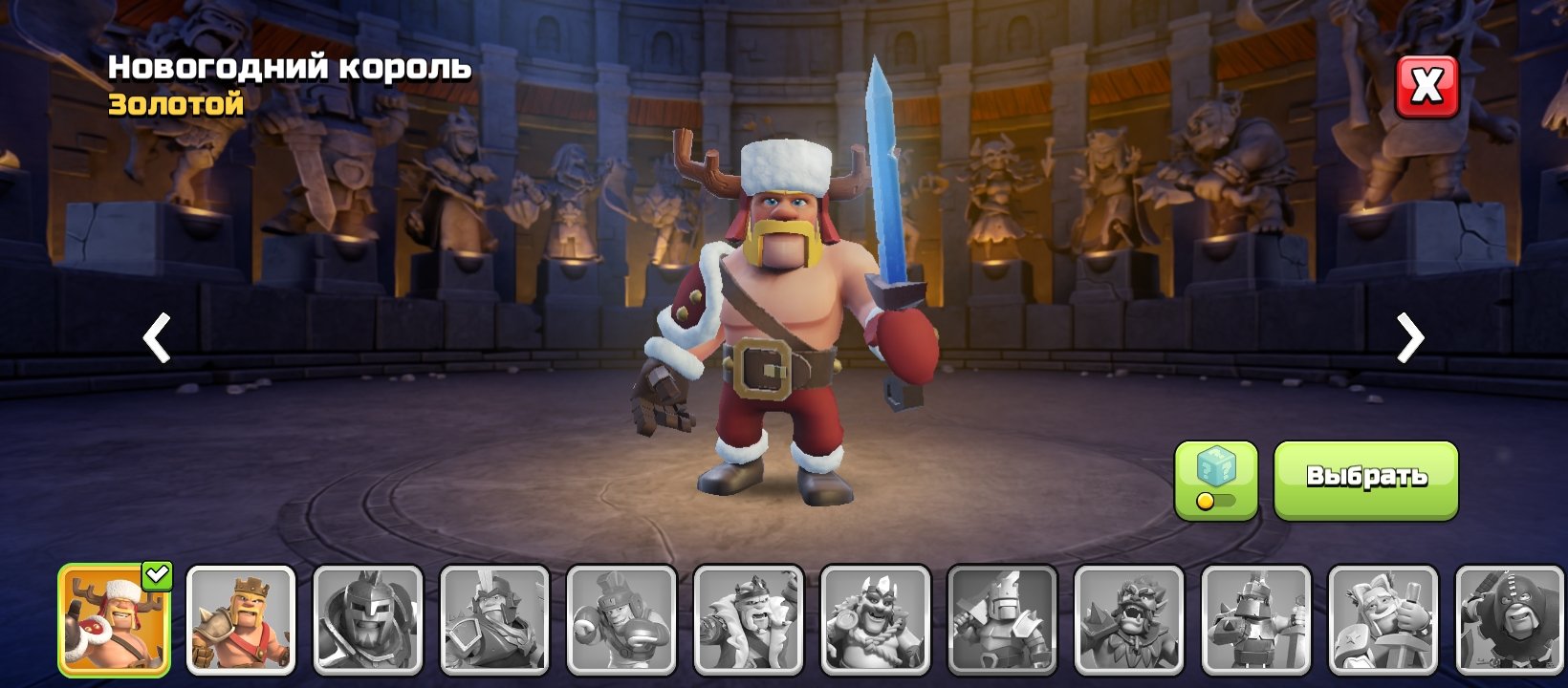Click the left arrow to view previous skin
This screenshot has height=688, width=1568.
click(156, 338)
